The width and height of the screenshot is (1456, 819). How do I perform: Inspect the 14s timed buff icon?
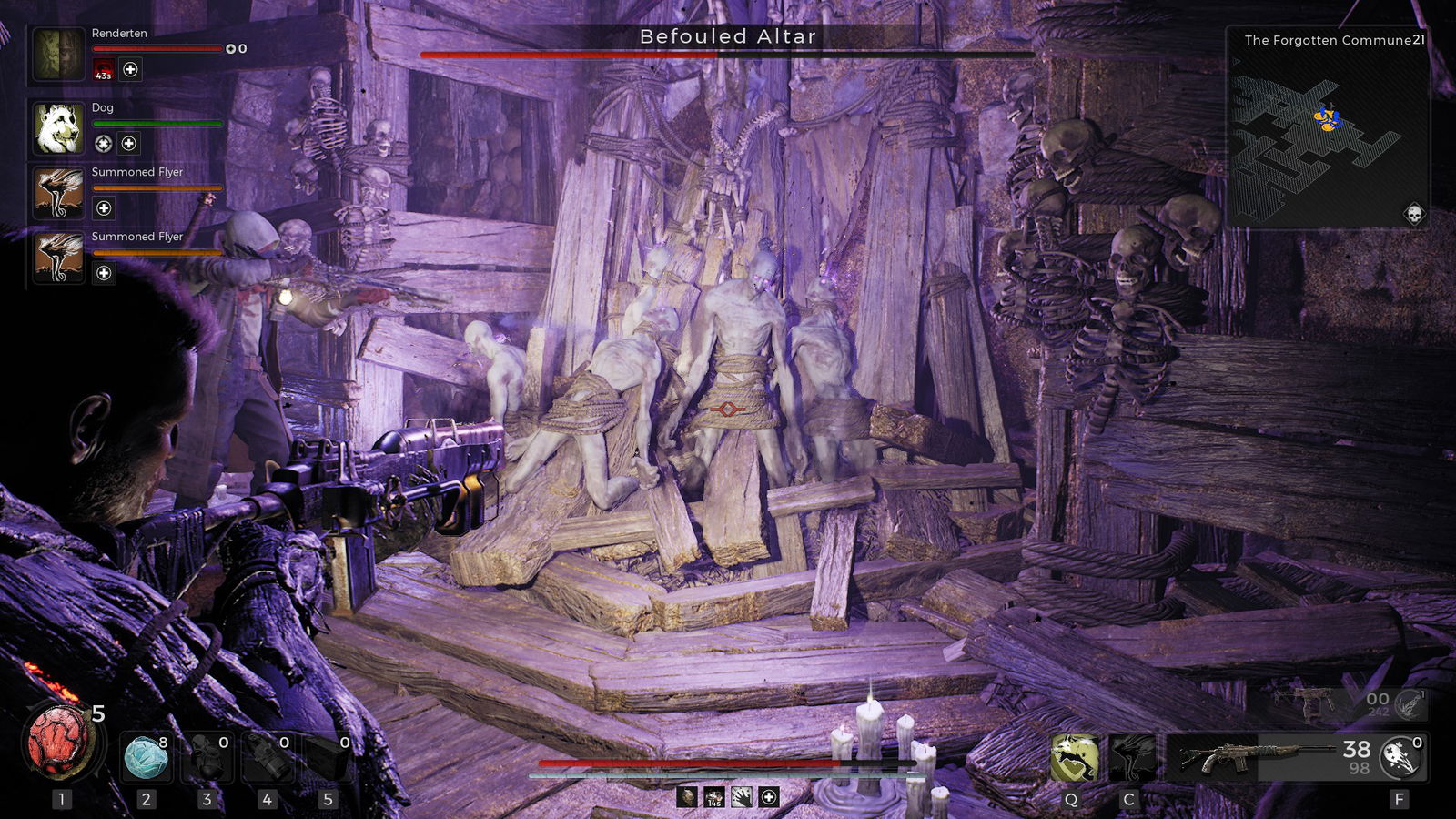714,798
